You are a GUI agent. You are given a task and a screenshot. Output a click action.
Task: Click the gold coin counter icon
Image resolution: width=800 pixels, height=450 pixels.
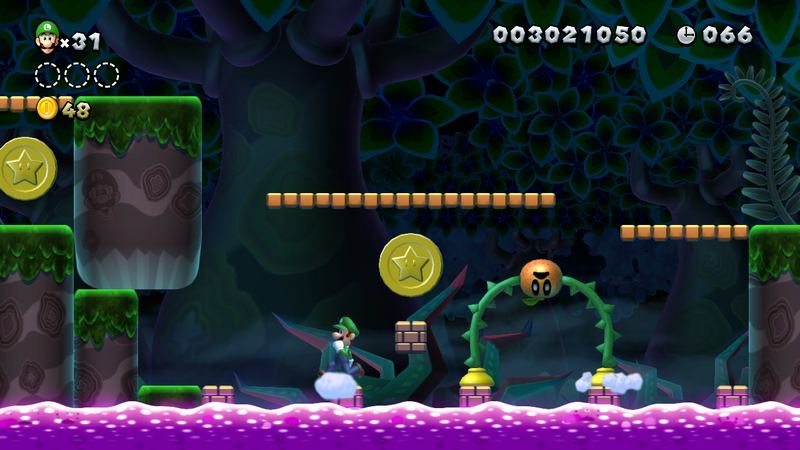point(47,109)
